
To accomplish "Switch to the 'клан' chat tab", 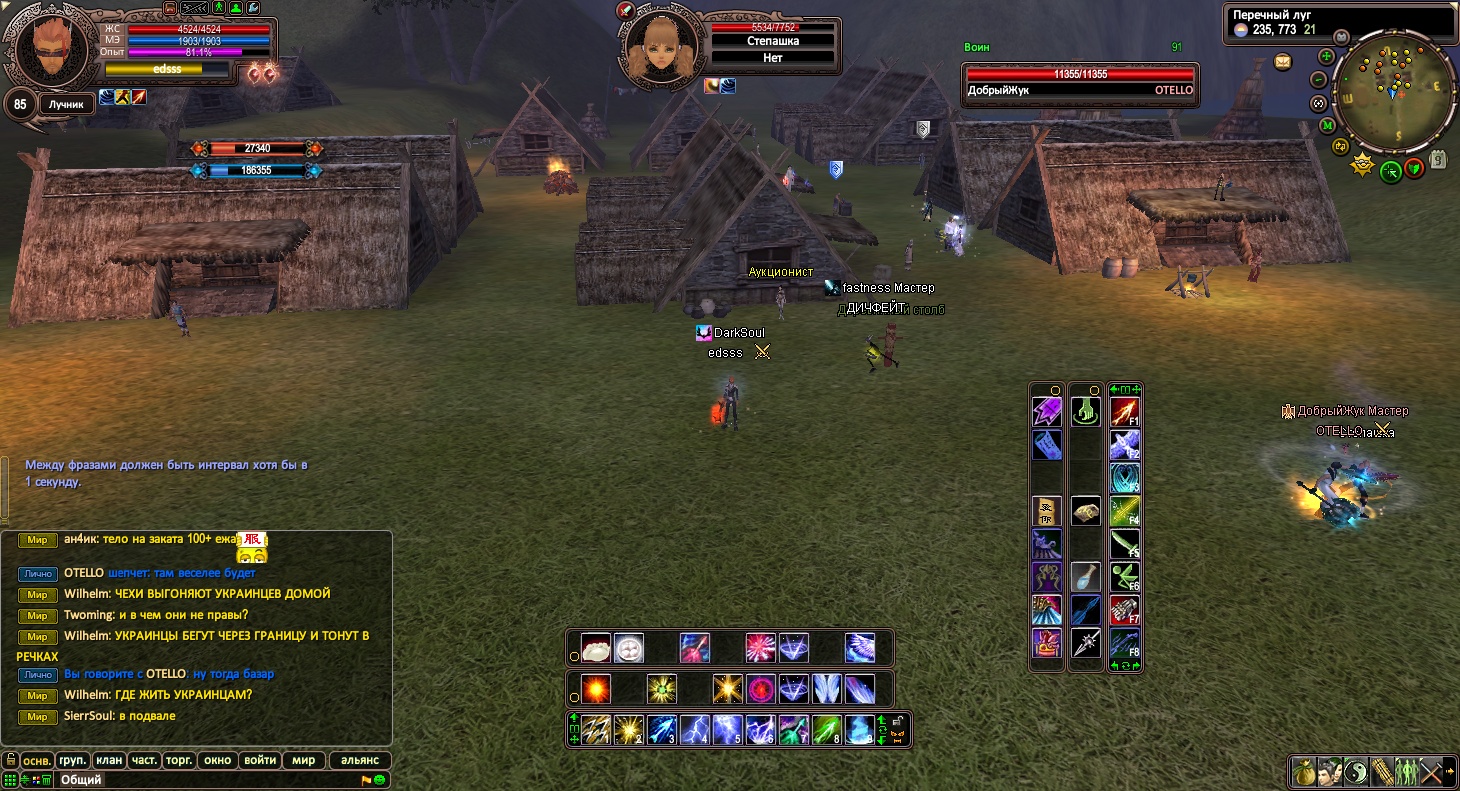I will 109,760.
